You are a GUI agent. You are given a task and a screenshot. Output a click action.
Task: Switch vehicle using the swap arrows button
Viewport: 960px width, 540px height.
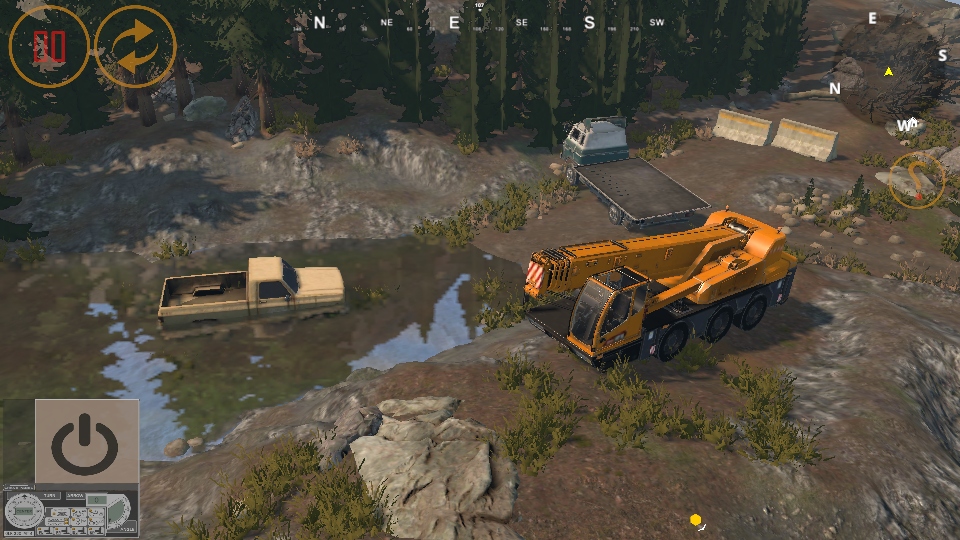click(136, 47)
